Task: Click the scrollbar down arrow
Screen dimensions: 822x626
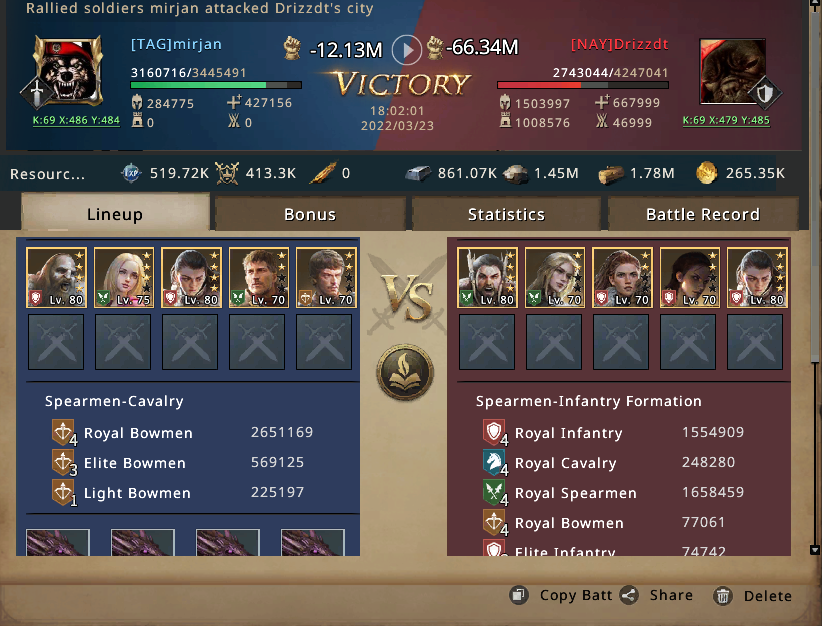Action: pos(814,550)
